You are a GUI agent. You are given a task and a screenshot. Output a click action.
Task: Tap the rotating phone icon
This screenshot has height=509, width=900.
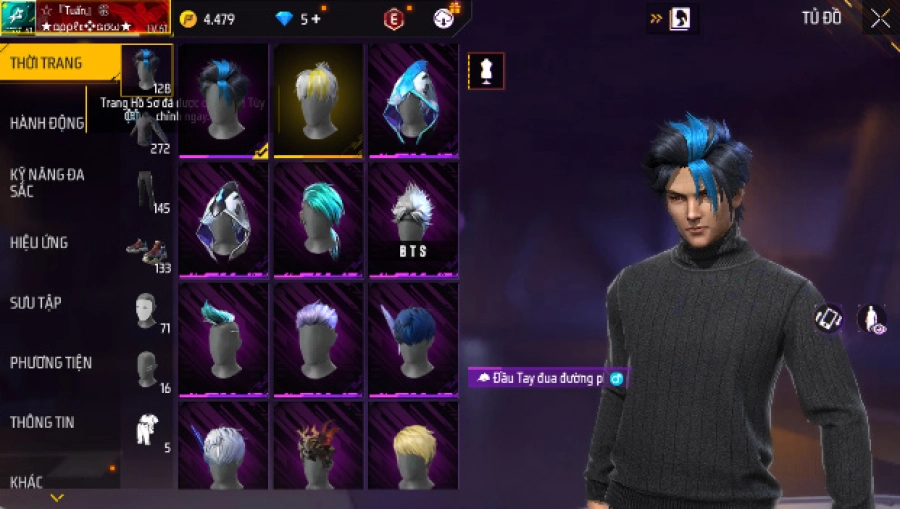[828, 319]
